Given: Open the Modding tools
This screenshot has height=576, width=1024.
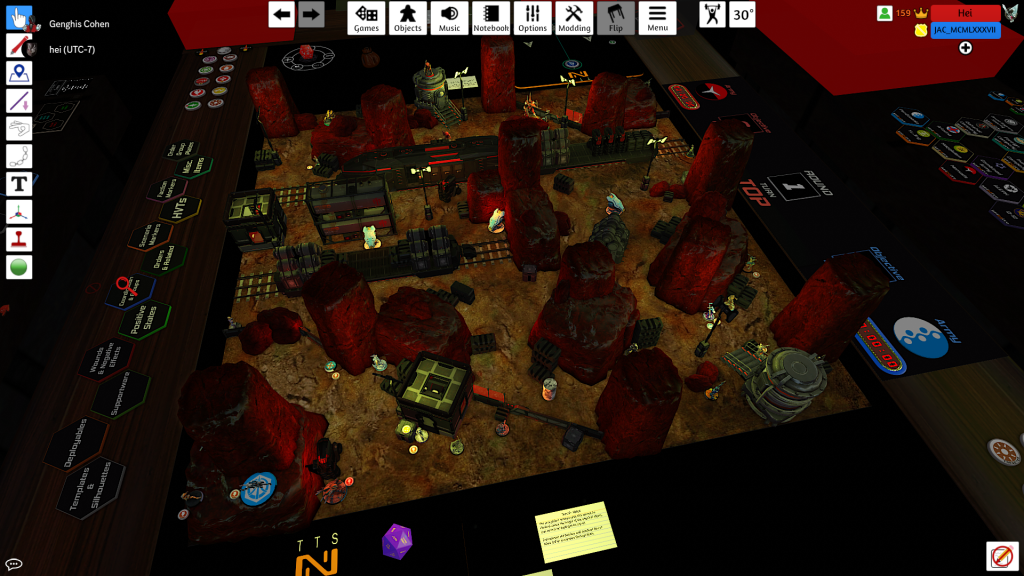Looking at the screenshot, I should pyautogui.click(x=574, y=18).
